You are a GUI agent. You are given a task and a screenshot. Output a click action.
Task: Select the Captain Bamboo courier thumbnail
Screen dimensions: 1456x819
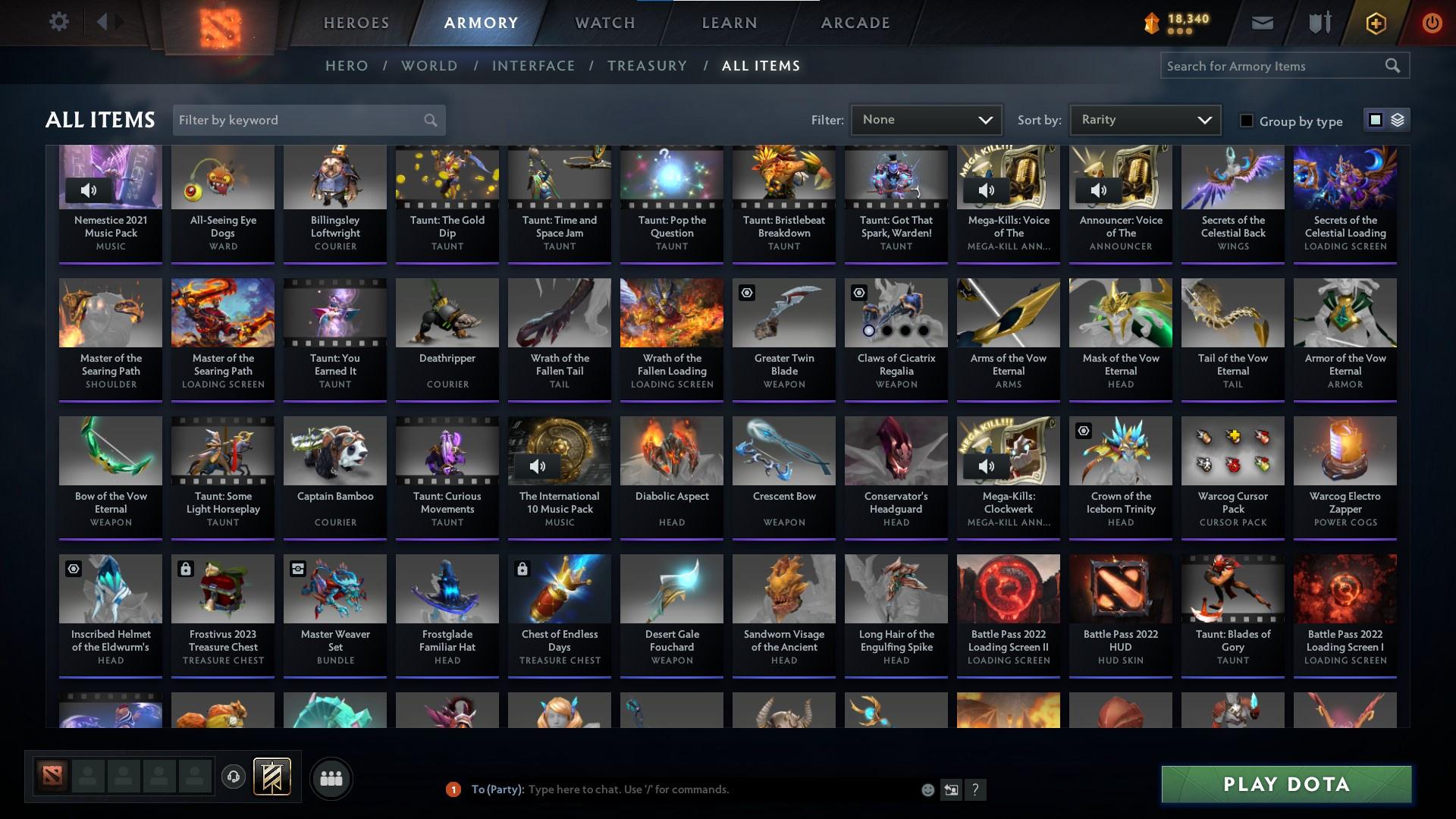point(334,450)
